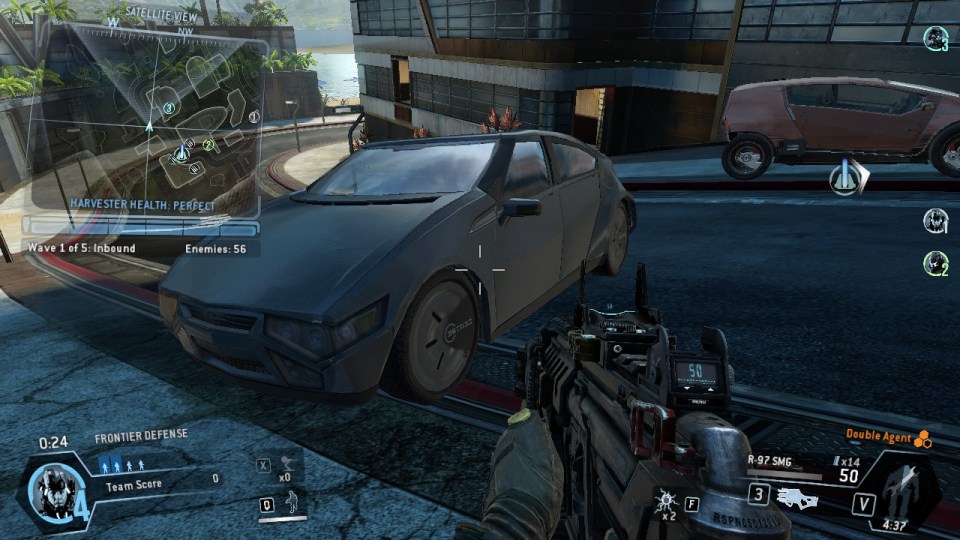Click the cyan 3 marker on the minimap
The width and height of the screenshot is (960, 540).
[169, 108]
